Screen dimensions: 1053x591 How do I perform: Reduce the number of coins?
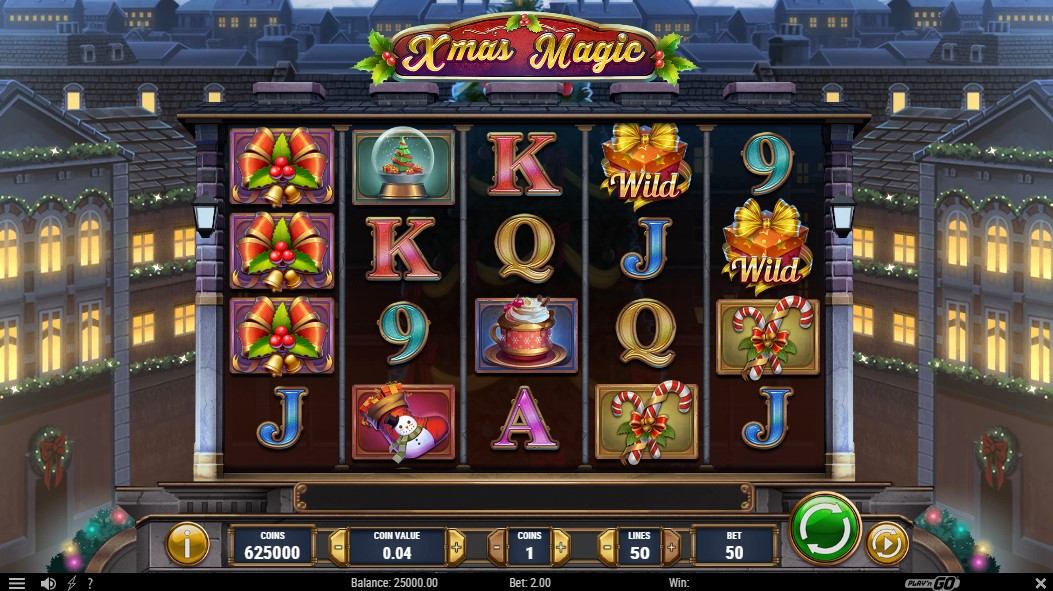pos(497,547)
